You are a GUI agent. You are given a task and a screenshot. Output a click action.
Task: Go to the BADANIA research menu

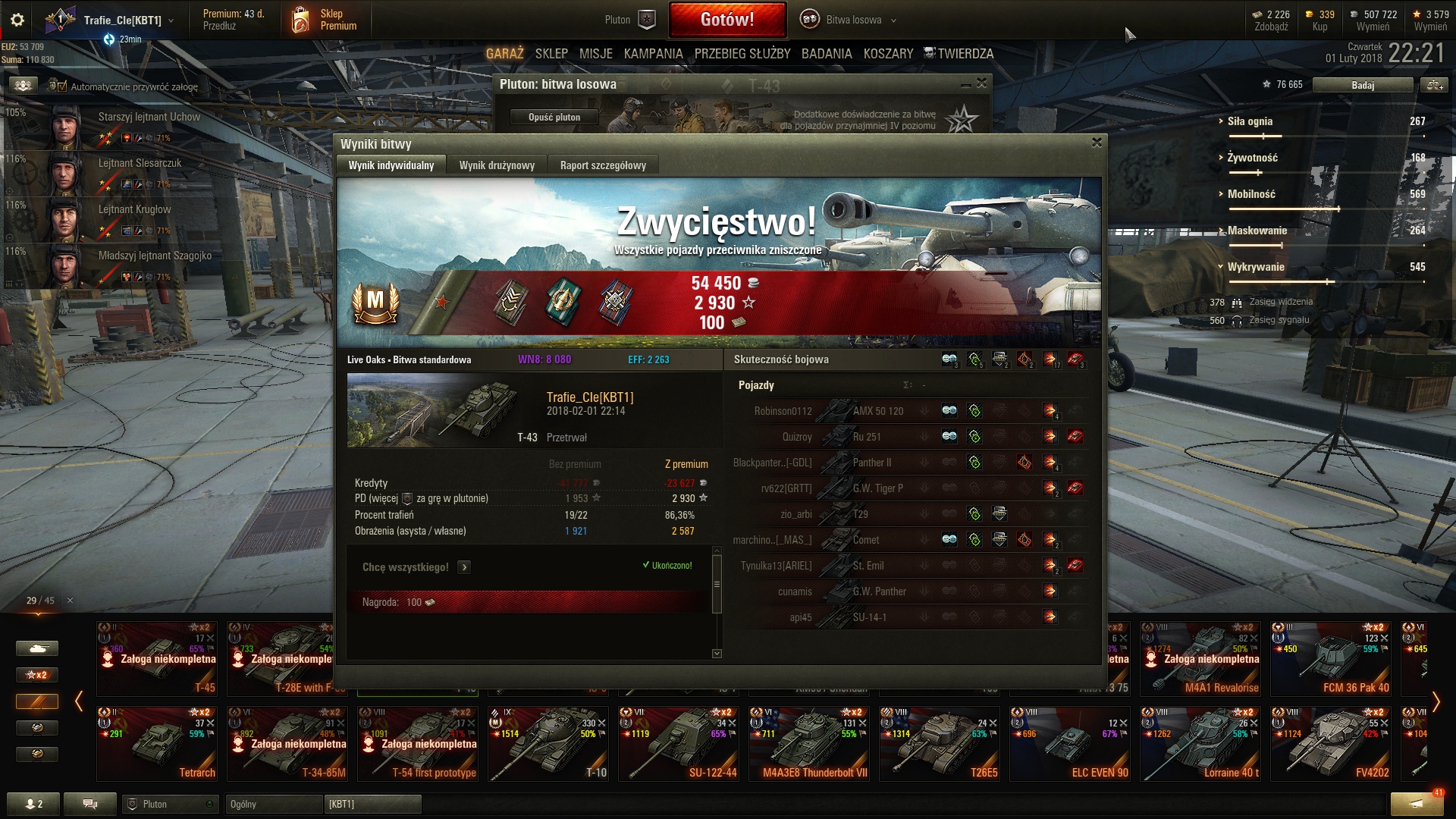pos(827,54)
